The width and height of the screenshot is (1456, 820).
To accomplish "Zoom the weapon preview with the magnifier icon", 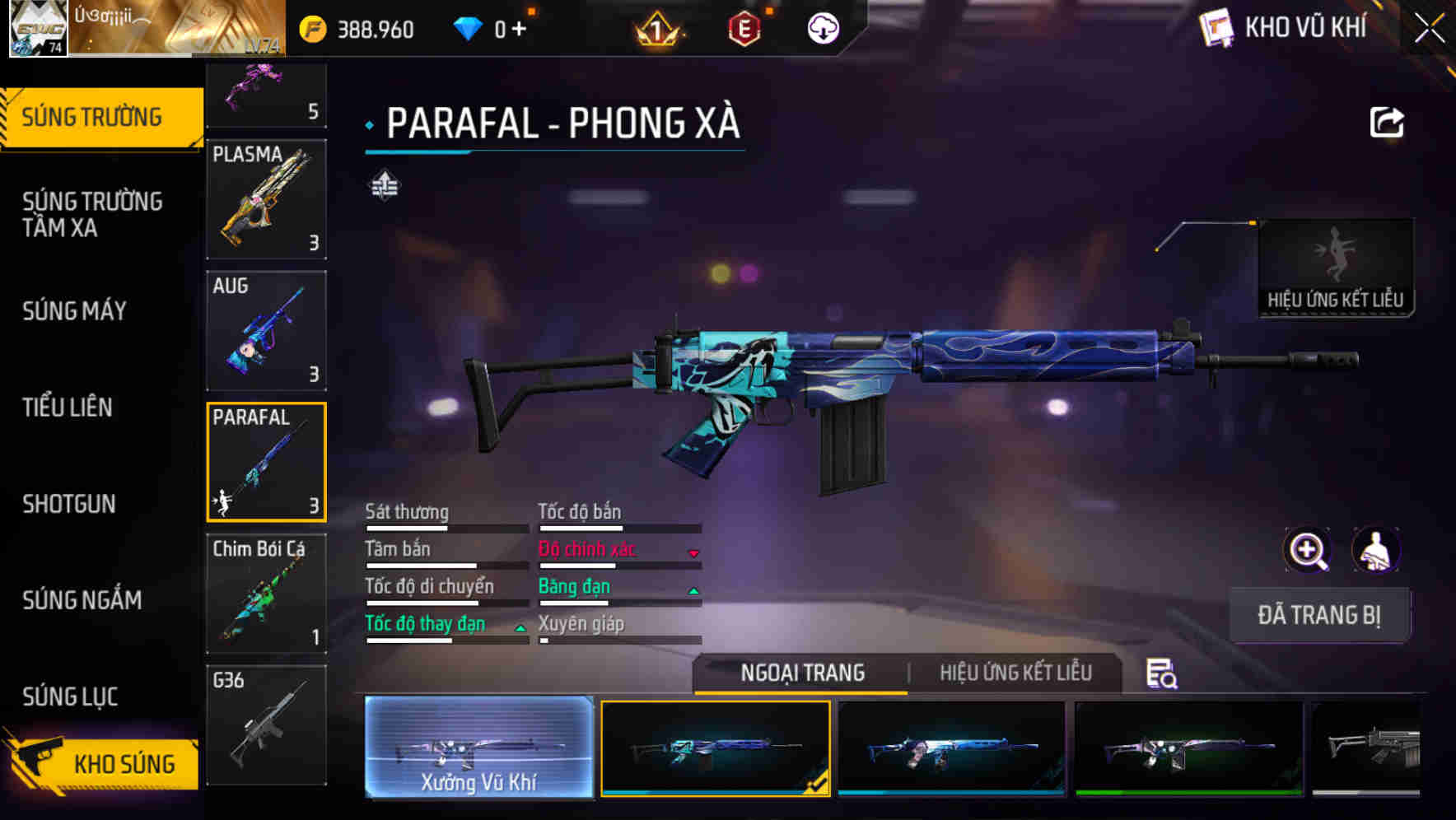I will tap(1307, 550).
